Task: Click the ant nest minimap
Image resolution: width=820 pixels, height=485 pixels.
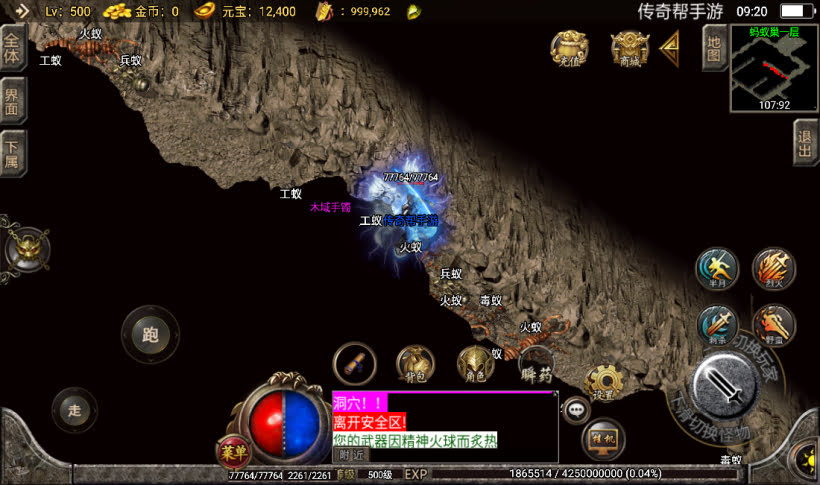Action: [773, 67]
